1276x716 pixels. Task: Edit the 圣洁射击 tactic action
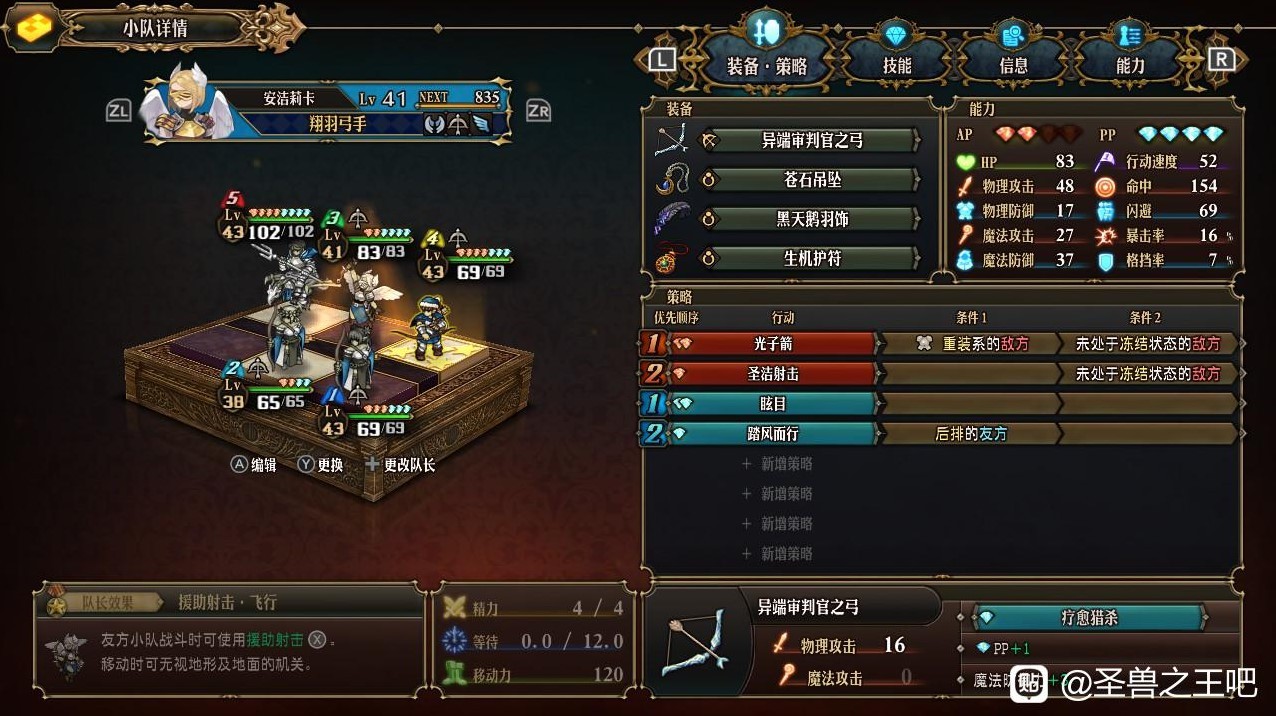click(775, 374)
